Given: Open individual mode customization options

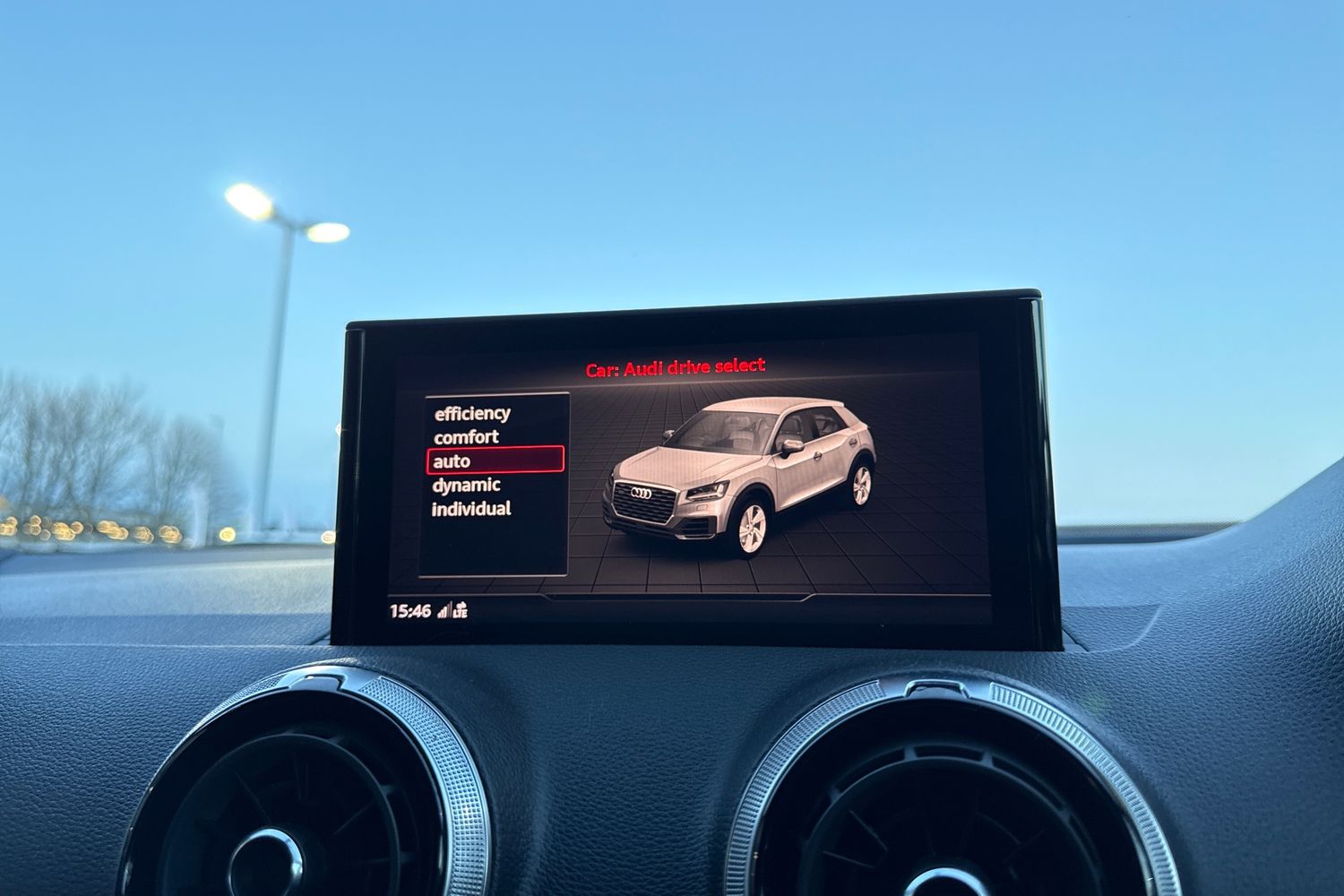Looking at the screenshot, I should (470, 508).
